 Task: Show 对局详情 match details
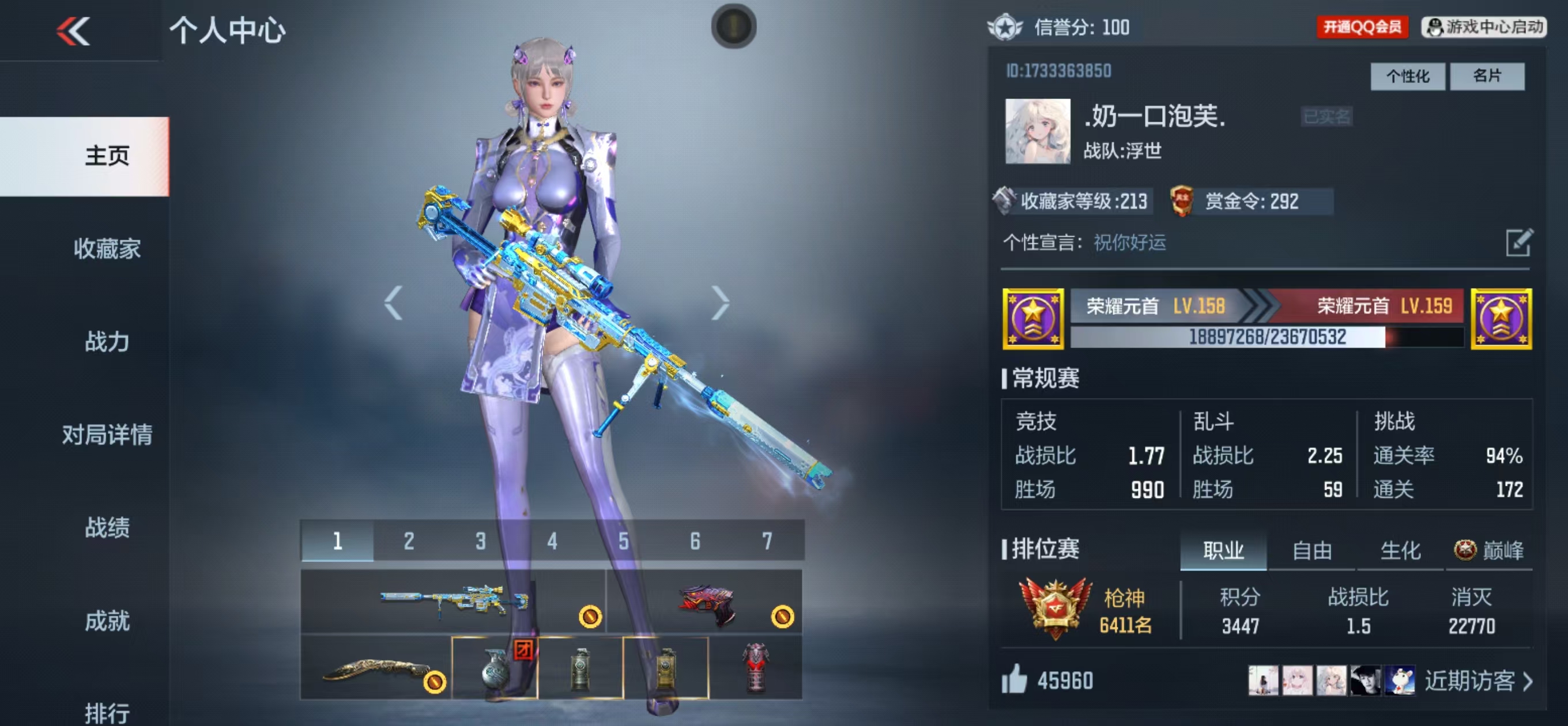[x=107, y=434]
